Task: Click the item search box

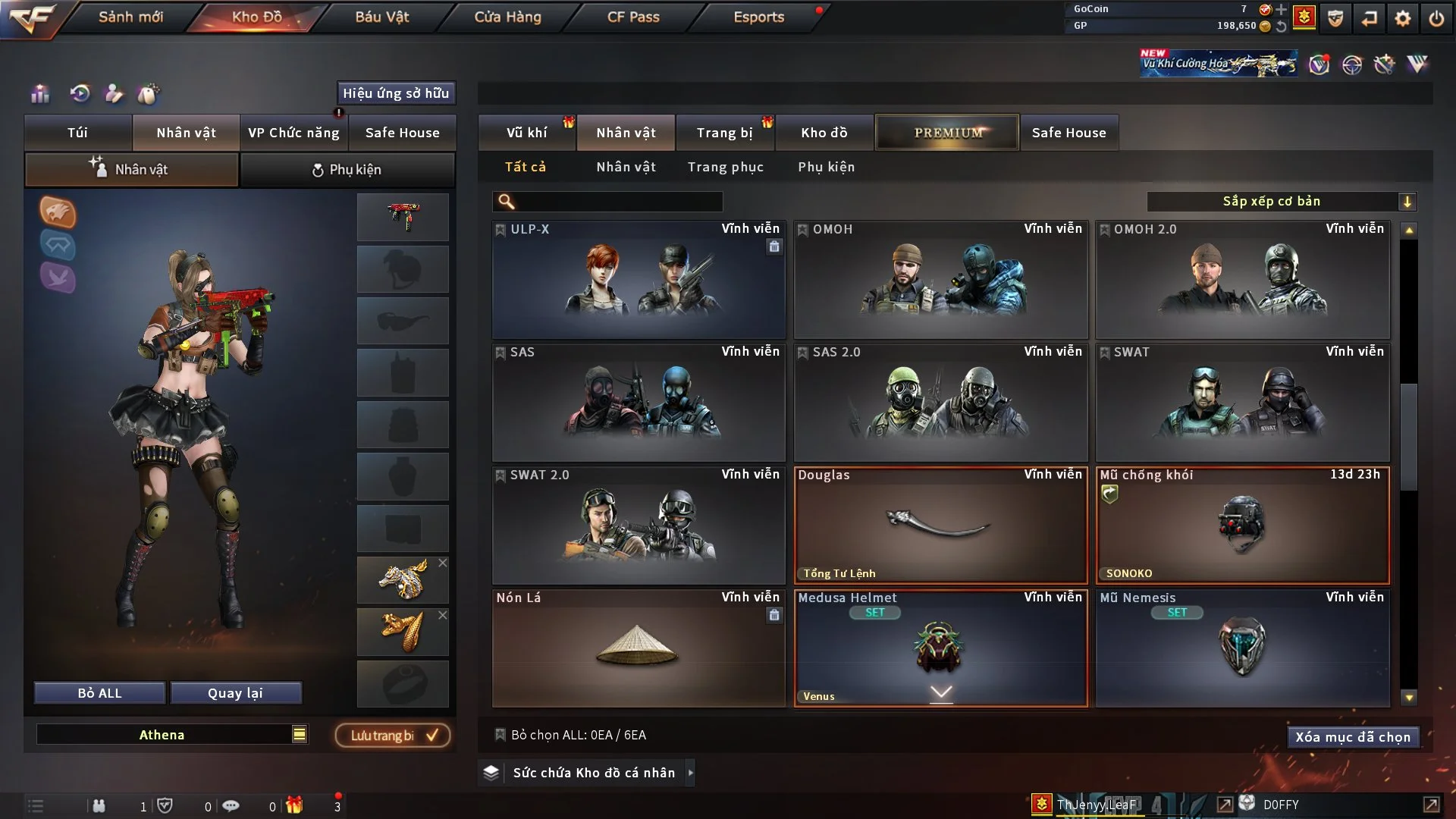Action: 618,202
